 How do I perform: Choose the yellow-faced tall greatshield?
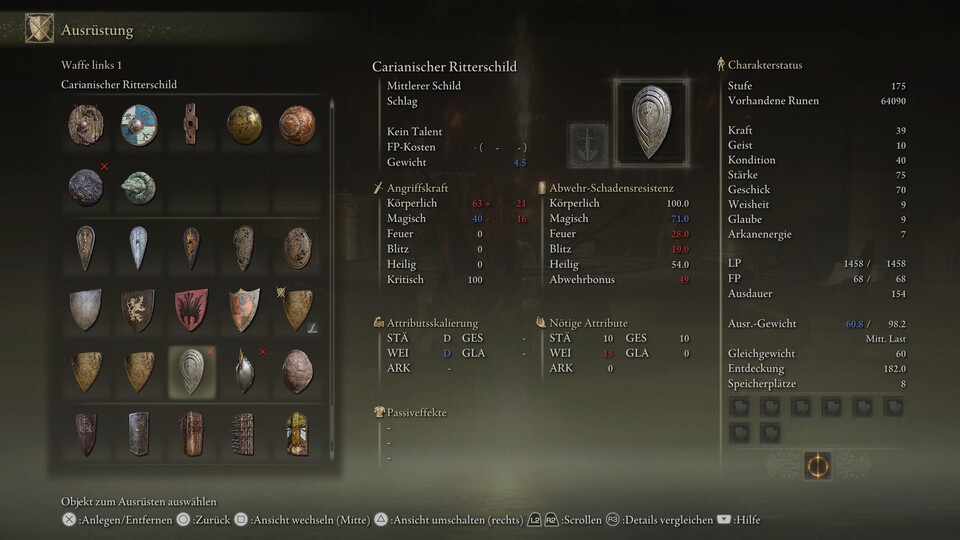coord(297,433)
